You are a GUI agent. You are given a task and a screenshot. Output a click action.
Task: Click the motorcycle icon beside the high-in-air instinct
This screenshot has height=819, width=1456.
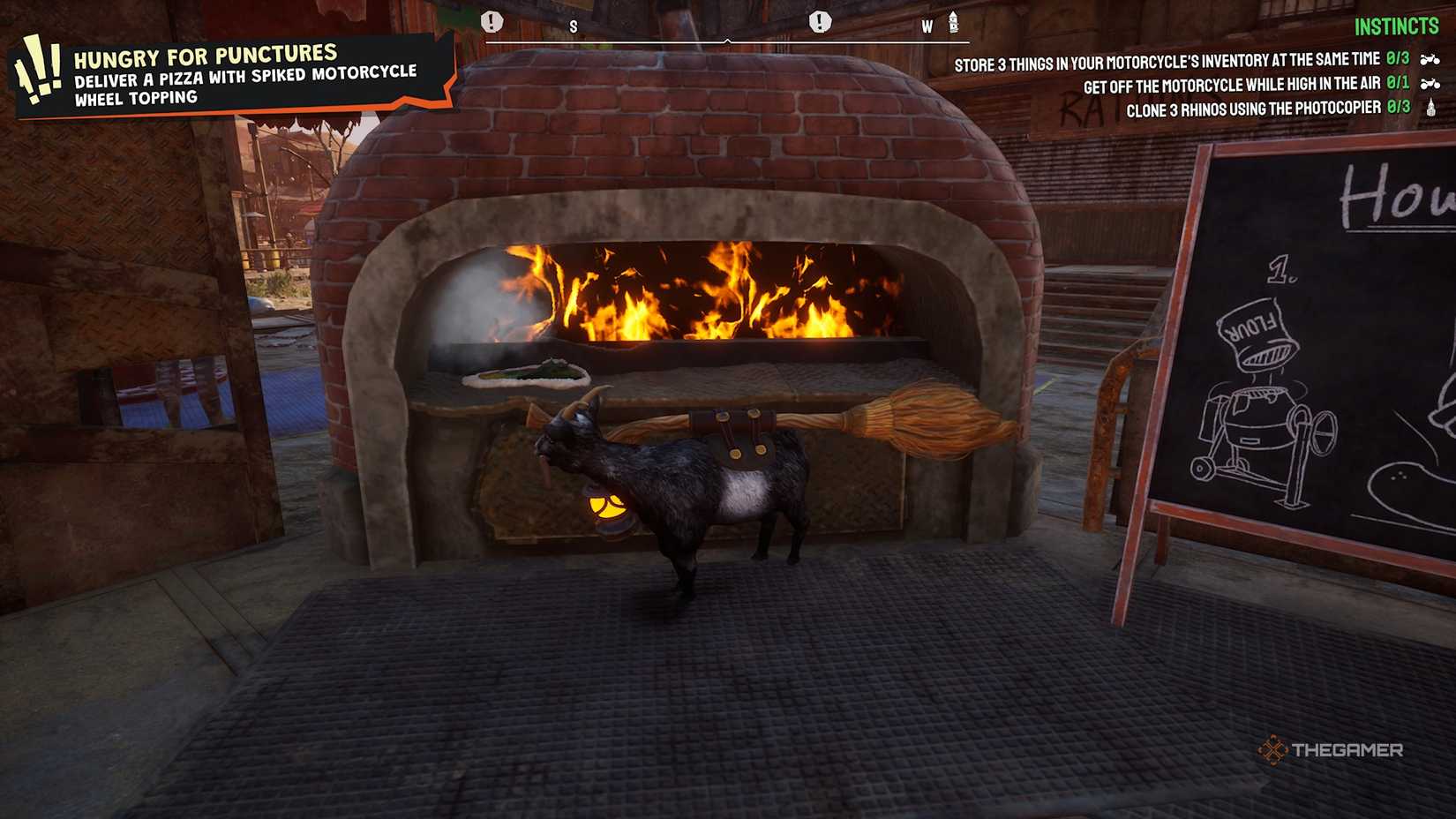(1428, 82)
